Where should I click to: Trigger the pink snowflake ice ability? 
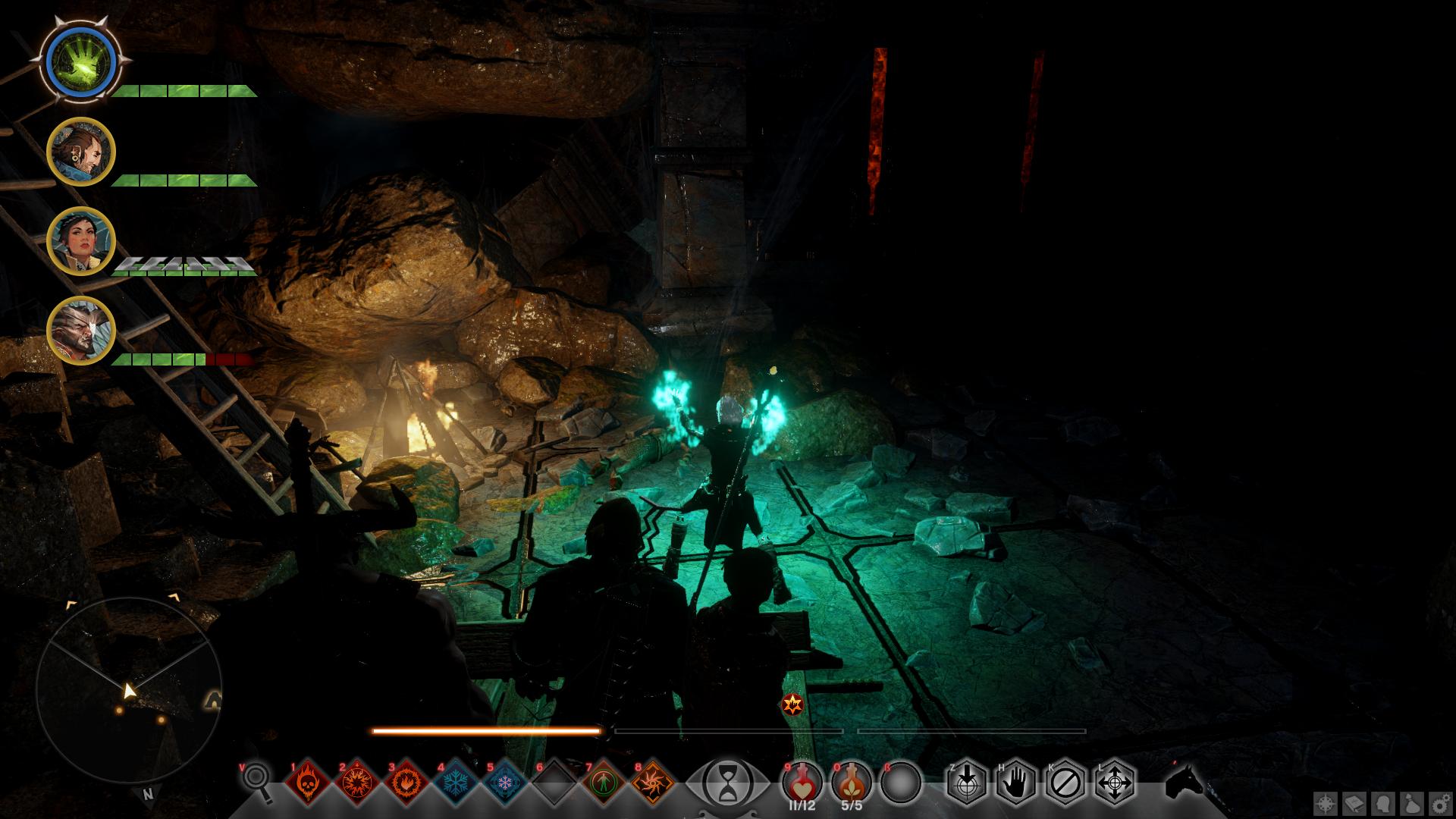504,781
